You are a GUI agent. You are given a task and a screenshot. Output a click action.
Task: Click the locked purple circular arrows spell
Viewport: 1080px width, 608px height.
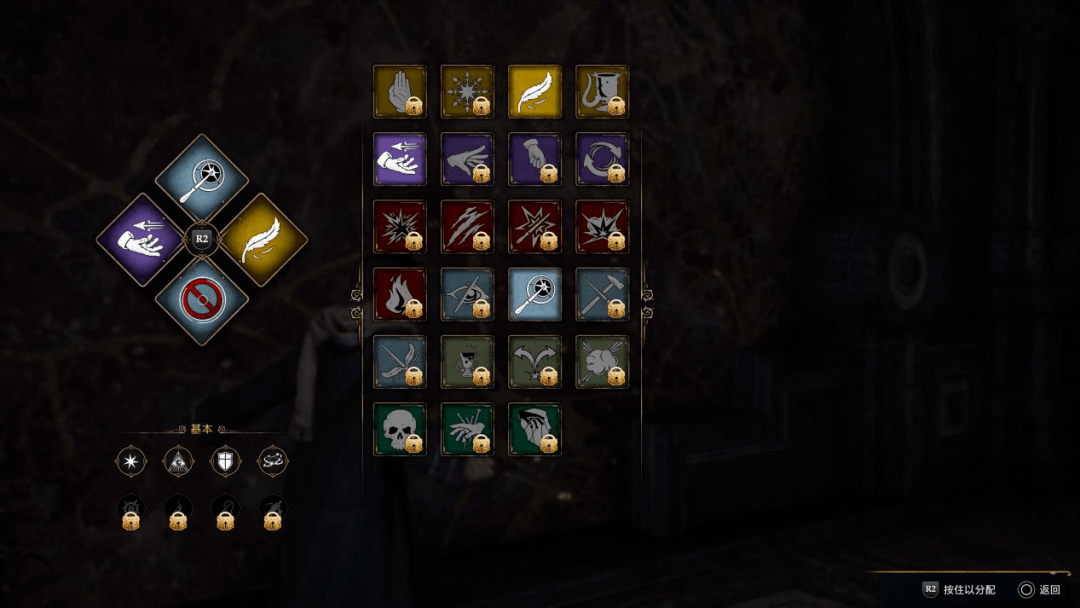pyautogui.click(x=602, y=159)
